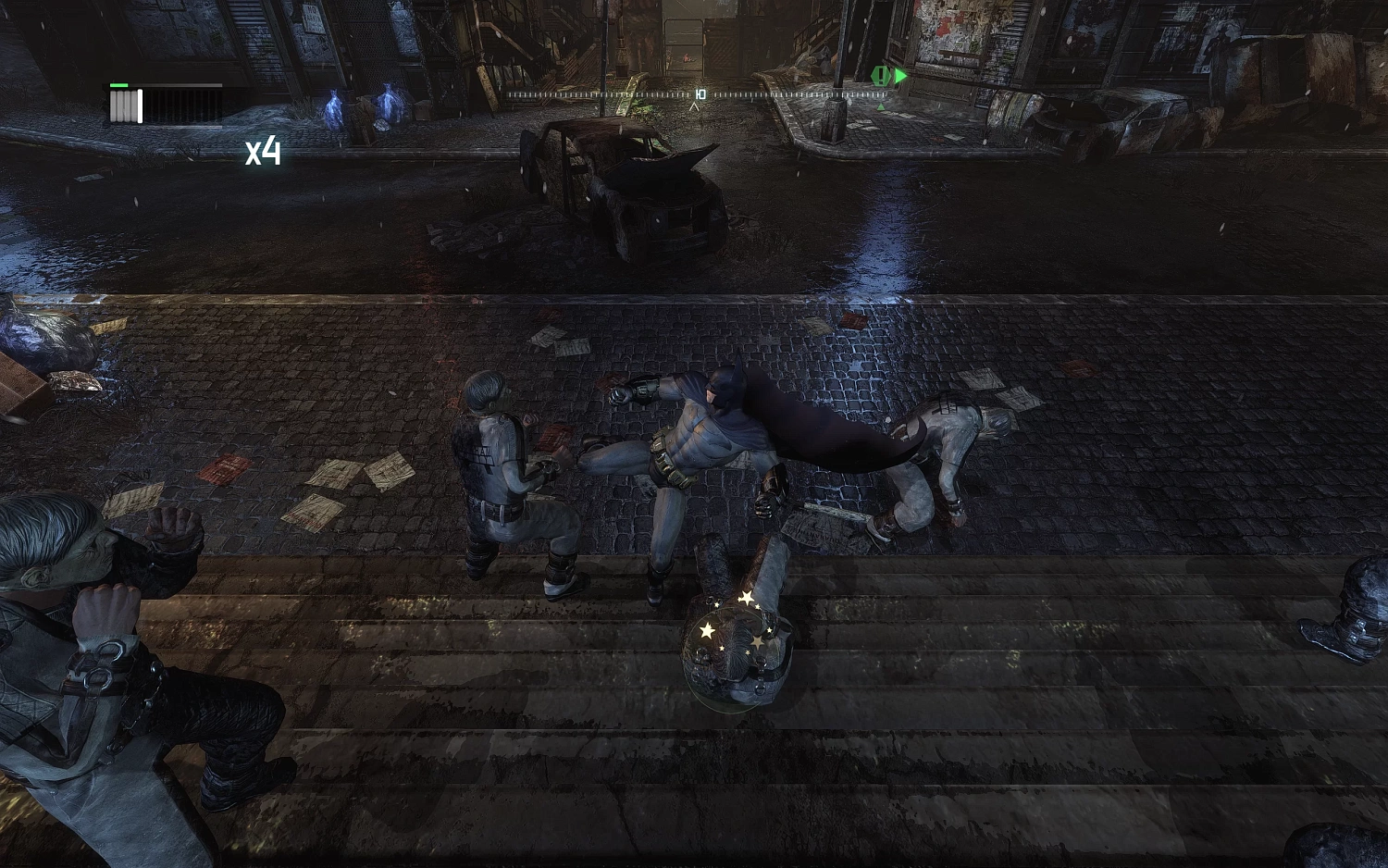
Task: Click the compass tick strip
Action: tap(601, 93)
